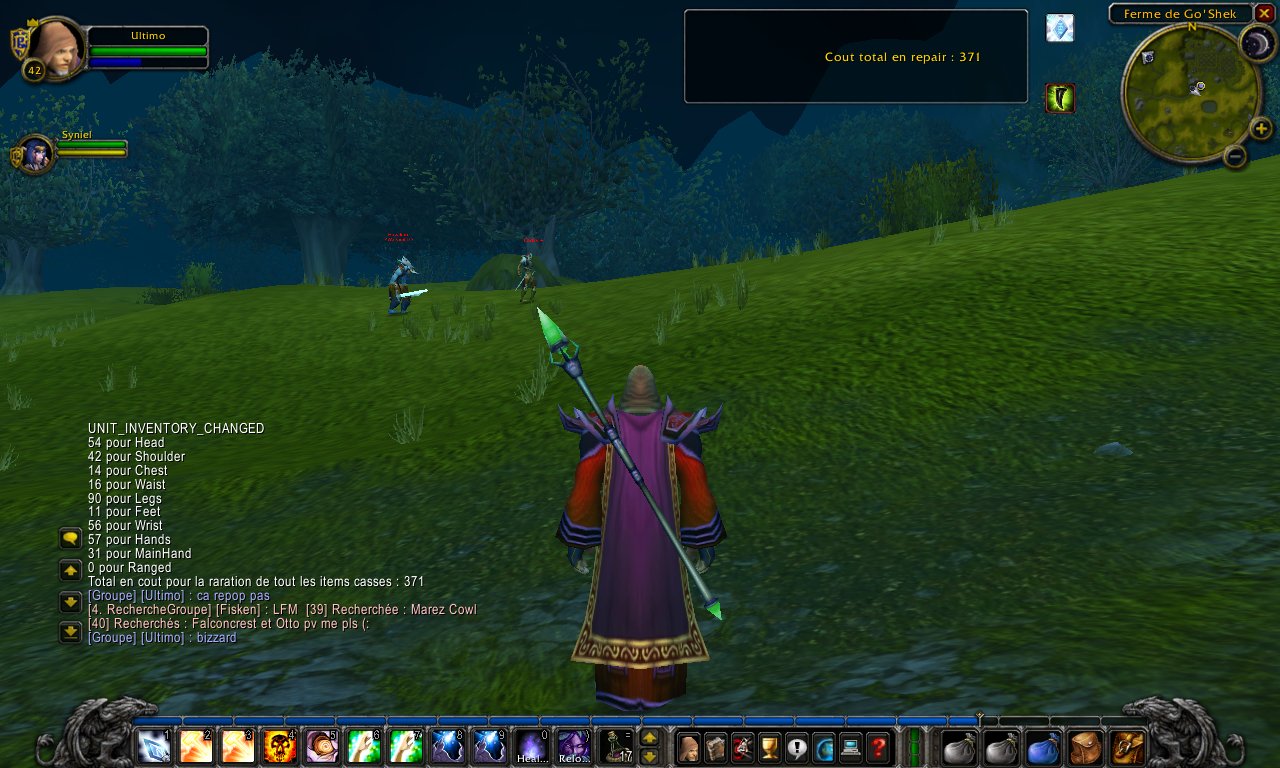Viewport: 1280px width, 768px height.
Task: Click the ice armor buff icon
Action: tap(1060, 28)
